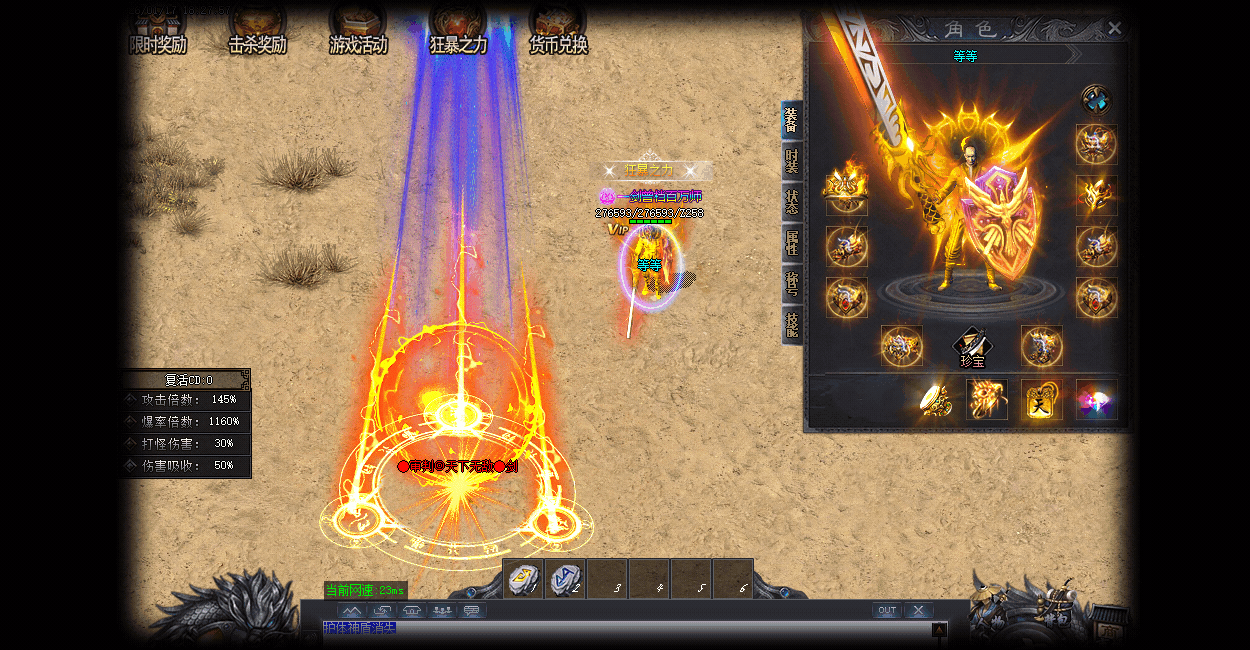Use the yellow rune stone in hotbar slot 1
Image resolution: width=1250 pixels, height=650 pixels.
pos(523,579)
